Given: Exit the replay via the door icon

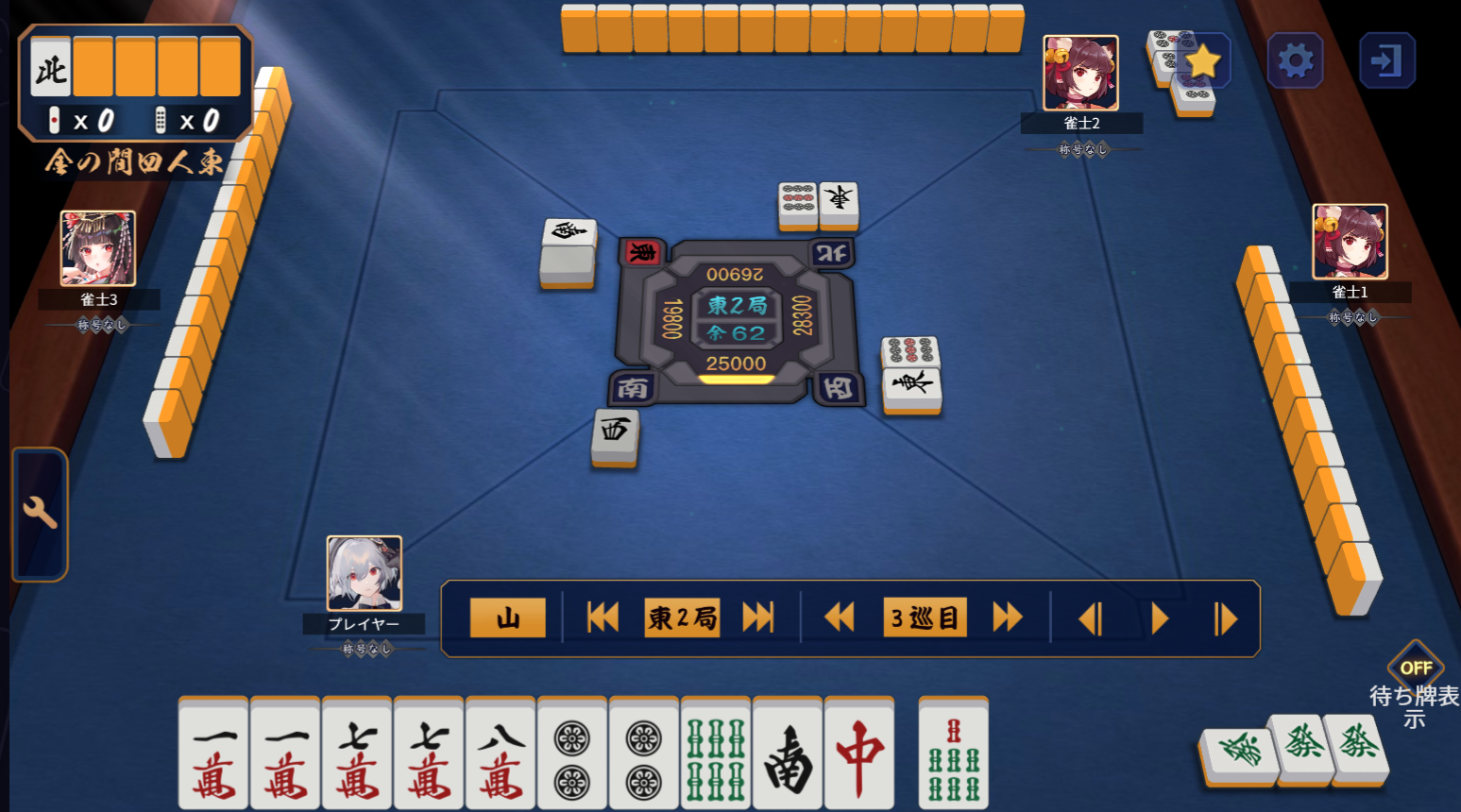Looking at the screenshot, I should point(1387,59).
